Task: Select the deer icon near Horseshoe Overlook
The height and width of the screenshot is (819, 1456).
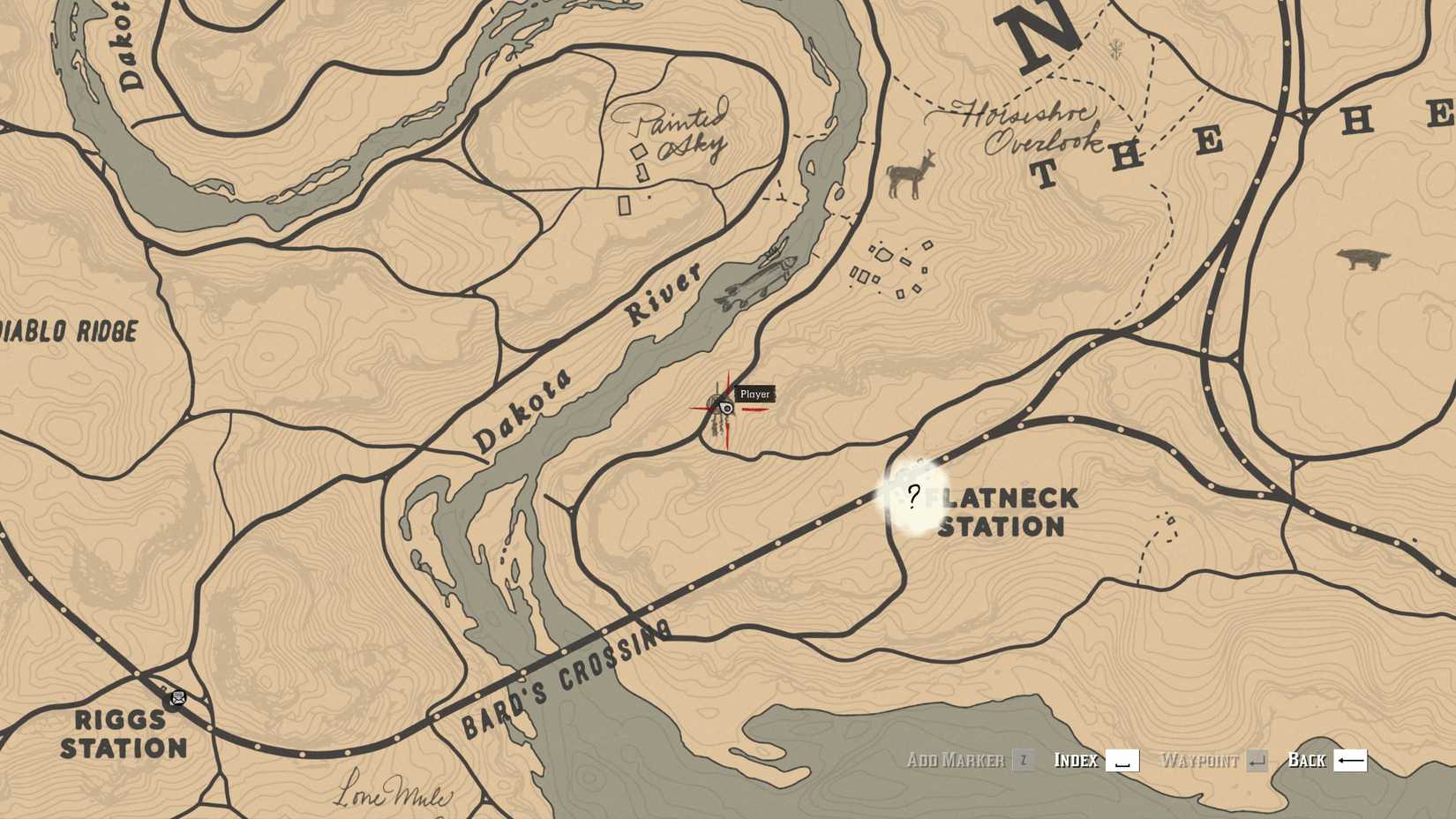Action: (x=909, y=177)
